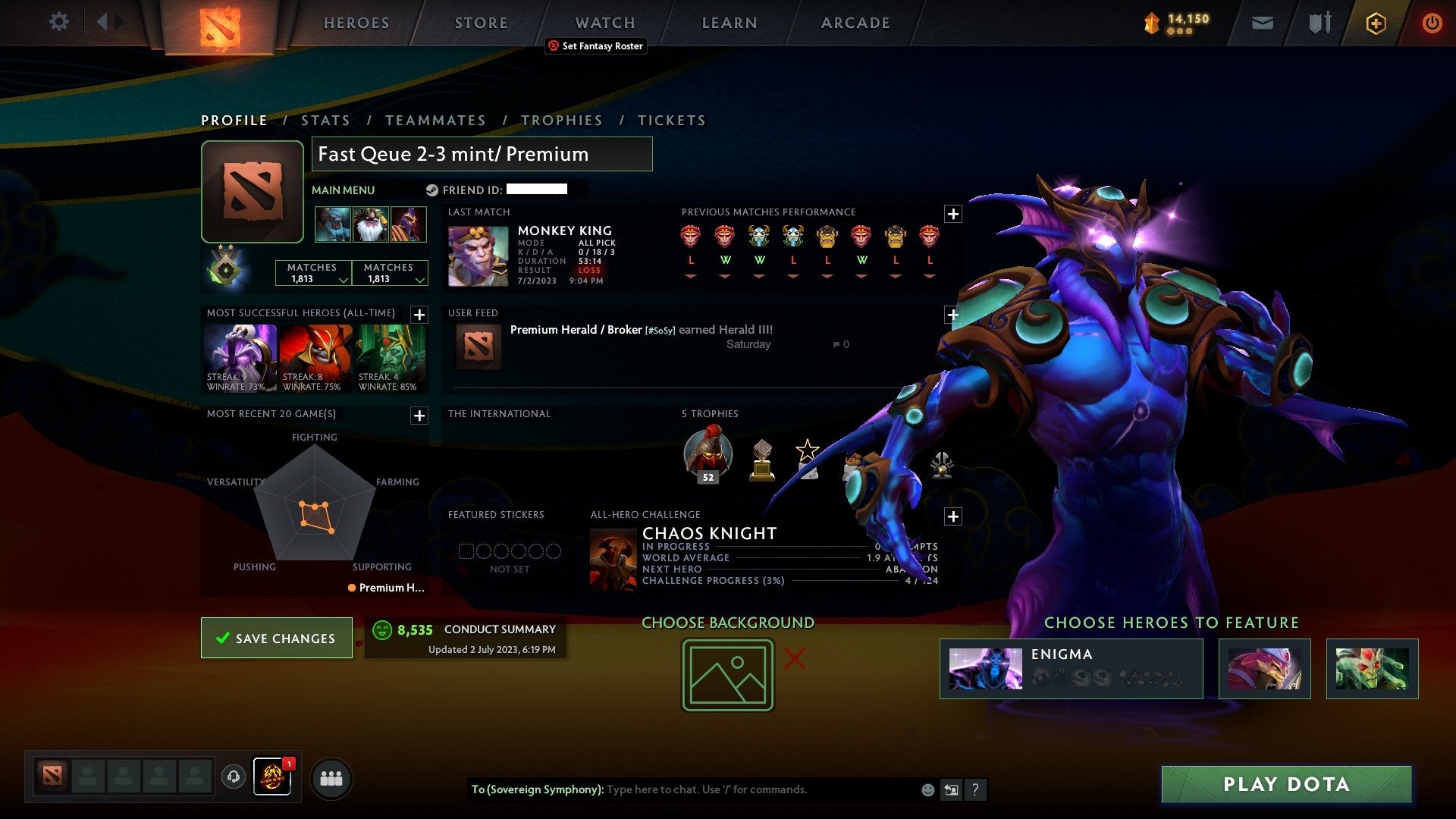Expand Previous Matches Performance panel
This screenshot has height=819, width=1456.
[953, 215]
